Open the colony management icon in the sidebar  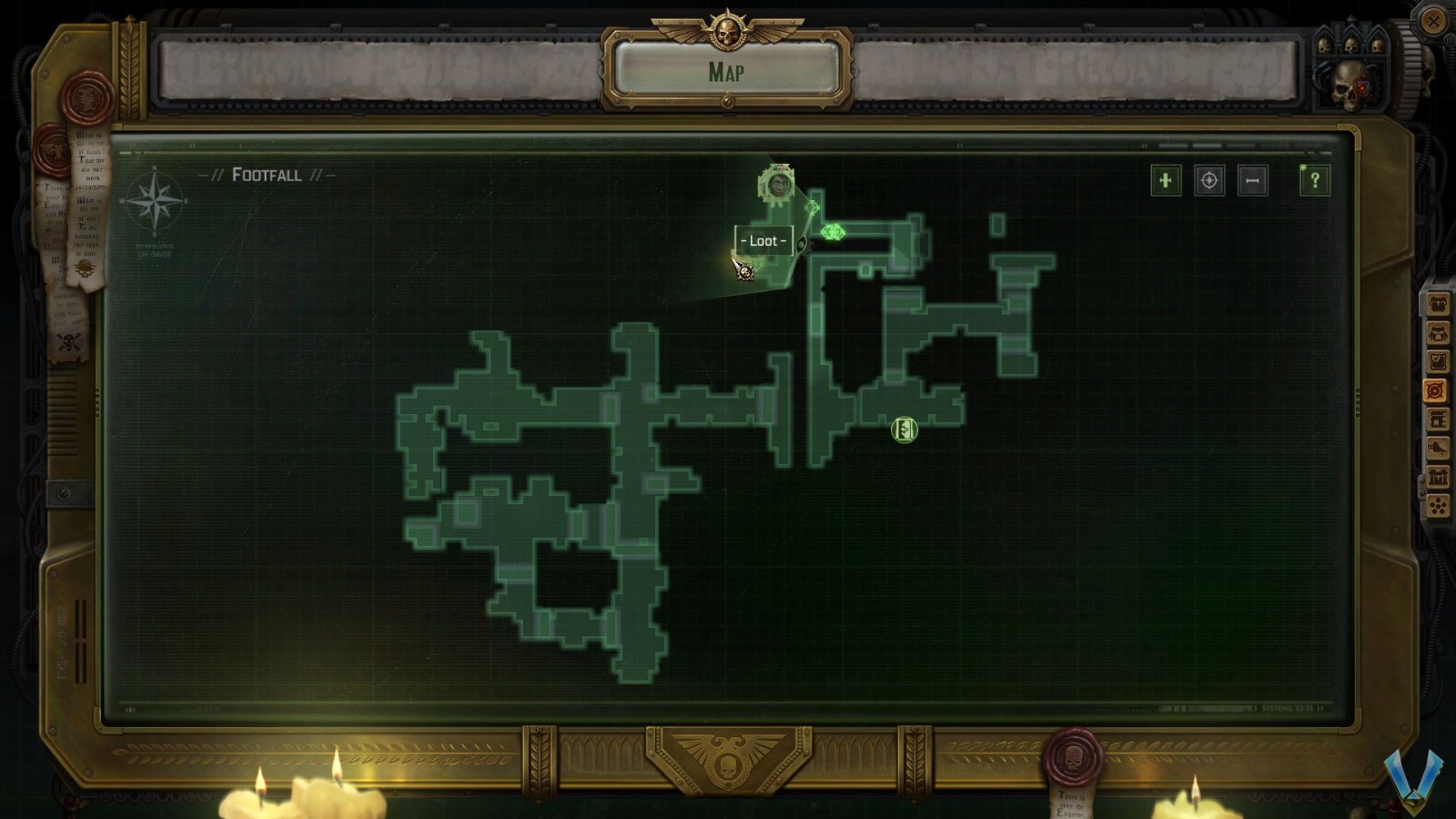pyautogui.click(x=1436, y=475)
